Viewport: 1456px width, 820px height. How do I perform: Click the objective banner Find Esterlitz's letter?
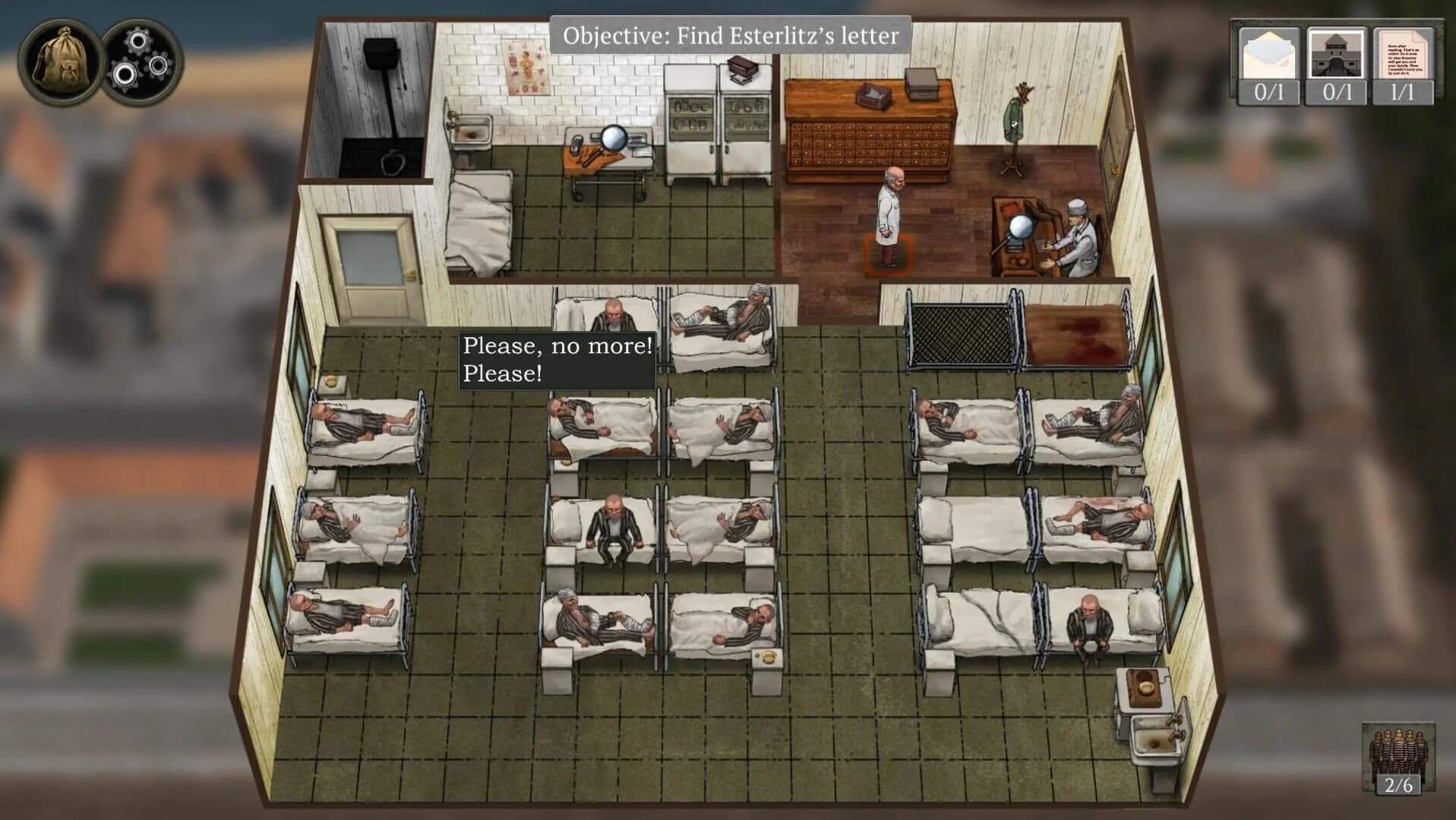coord(729,34)
